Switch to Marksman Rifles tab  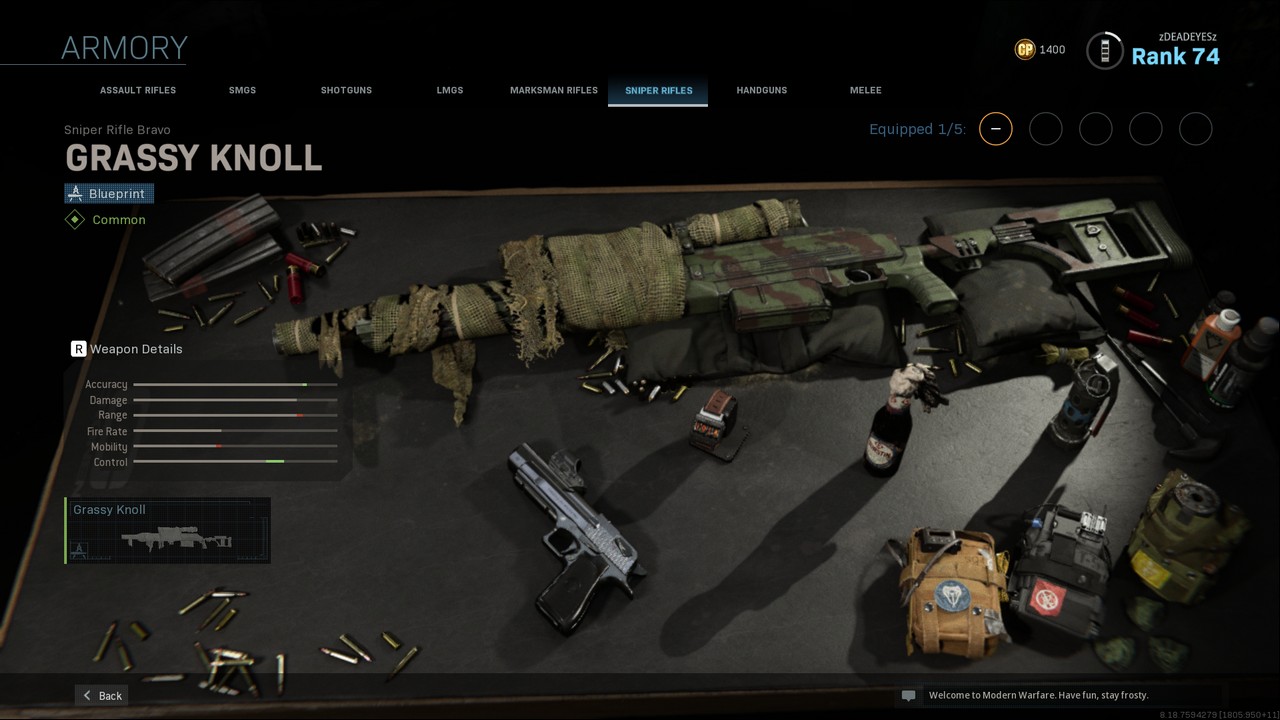pos(554,90)
